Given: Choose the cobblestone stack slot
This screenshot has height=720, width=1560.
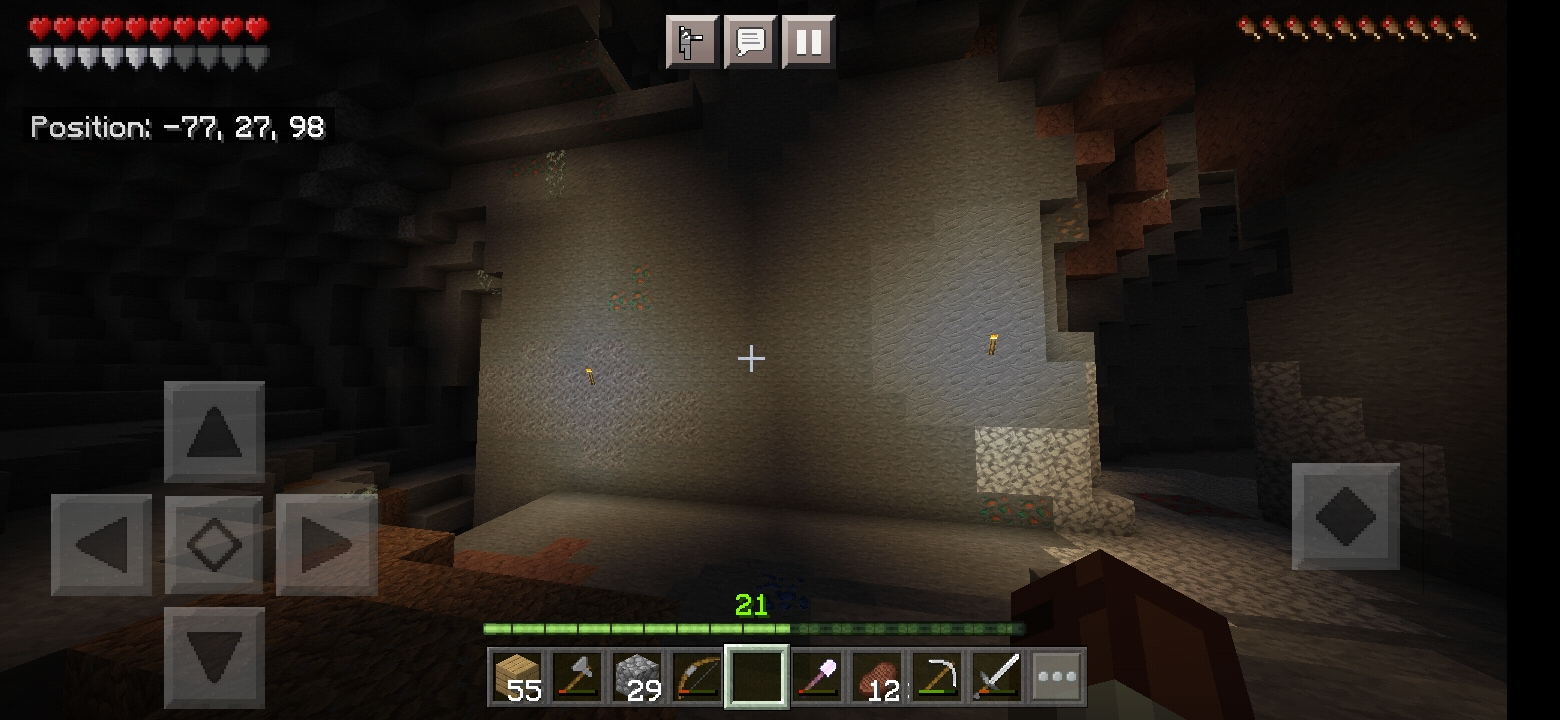Looking at the screenshot, I should click(638, 677).
